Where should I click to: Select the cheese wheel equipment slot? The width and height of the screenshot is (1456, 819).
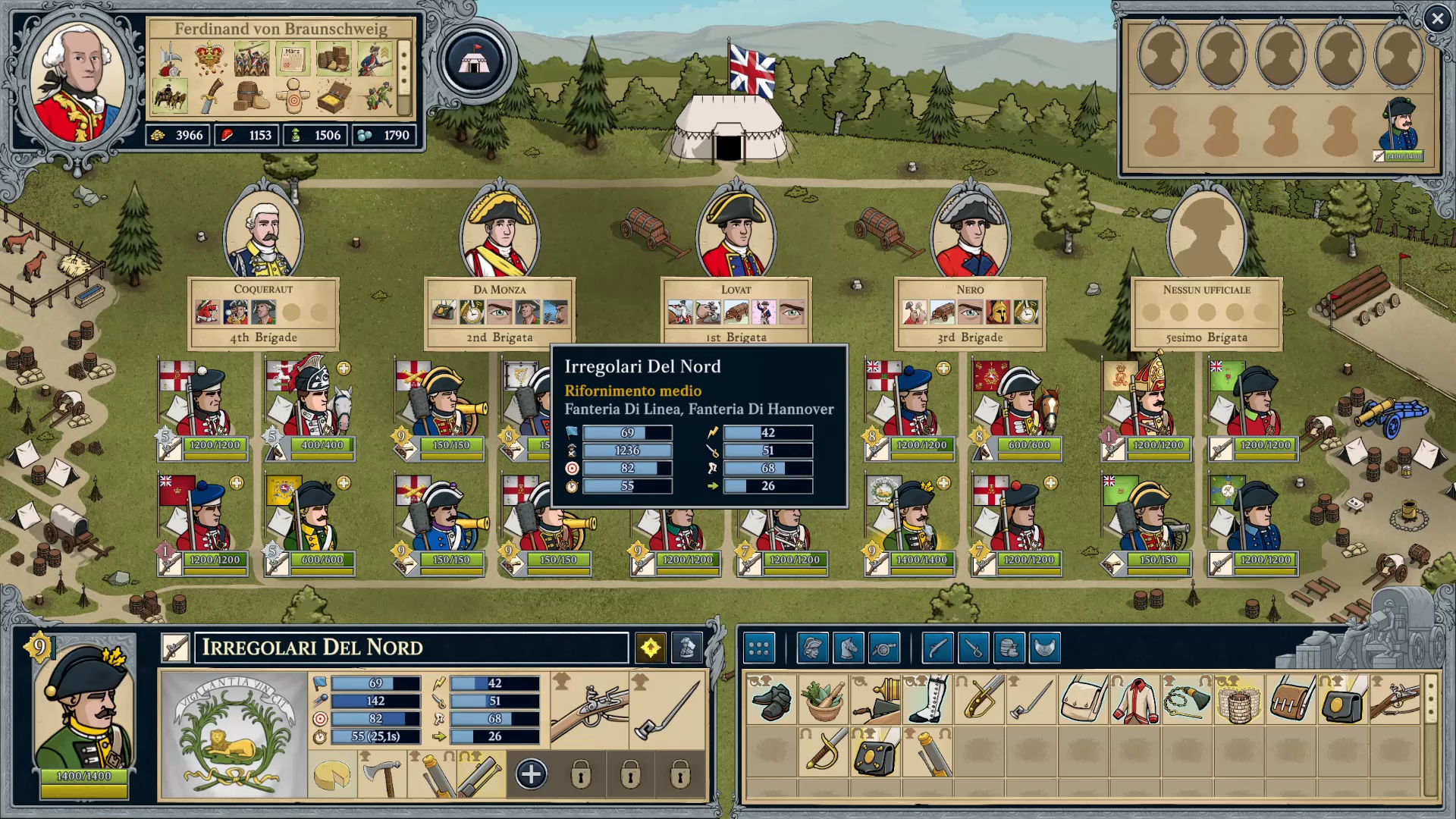click(332, 774)
